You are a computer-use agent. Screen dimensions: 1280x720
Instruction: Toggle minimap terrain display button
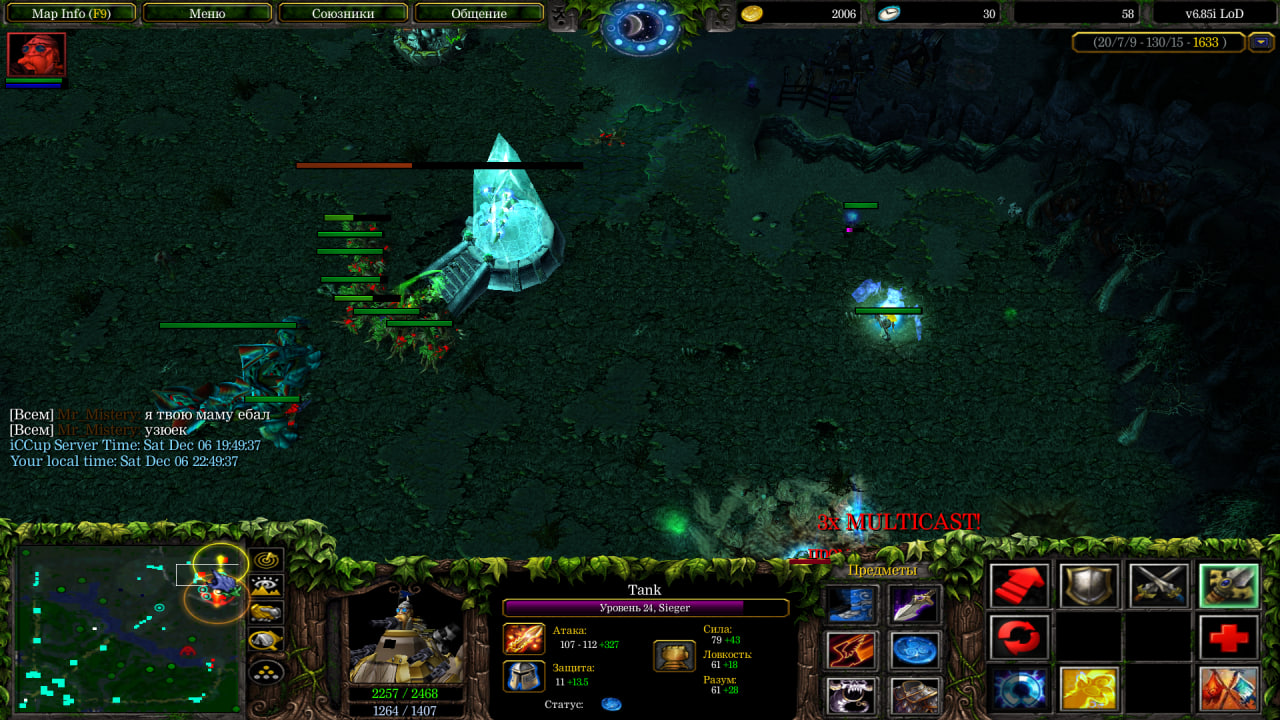(x=267, y=586)
